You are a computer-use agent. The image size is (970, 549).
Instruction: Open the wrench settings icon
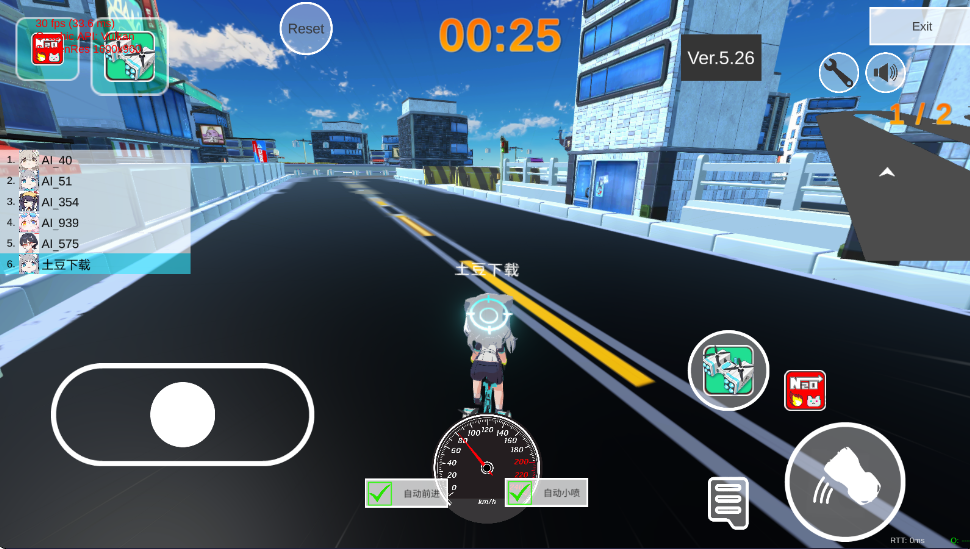tap(839, 72)
